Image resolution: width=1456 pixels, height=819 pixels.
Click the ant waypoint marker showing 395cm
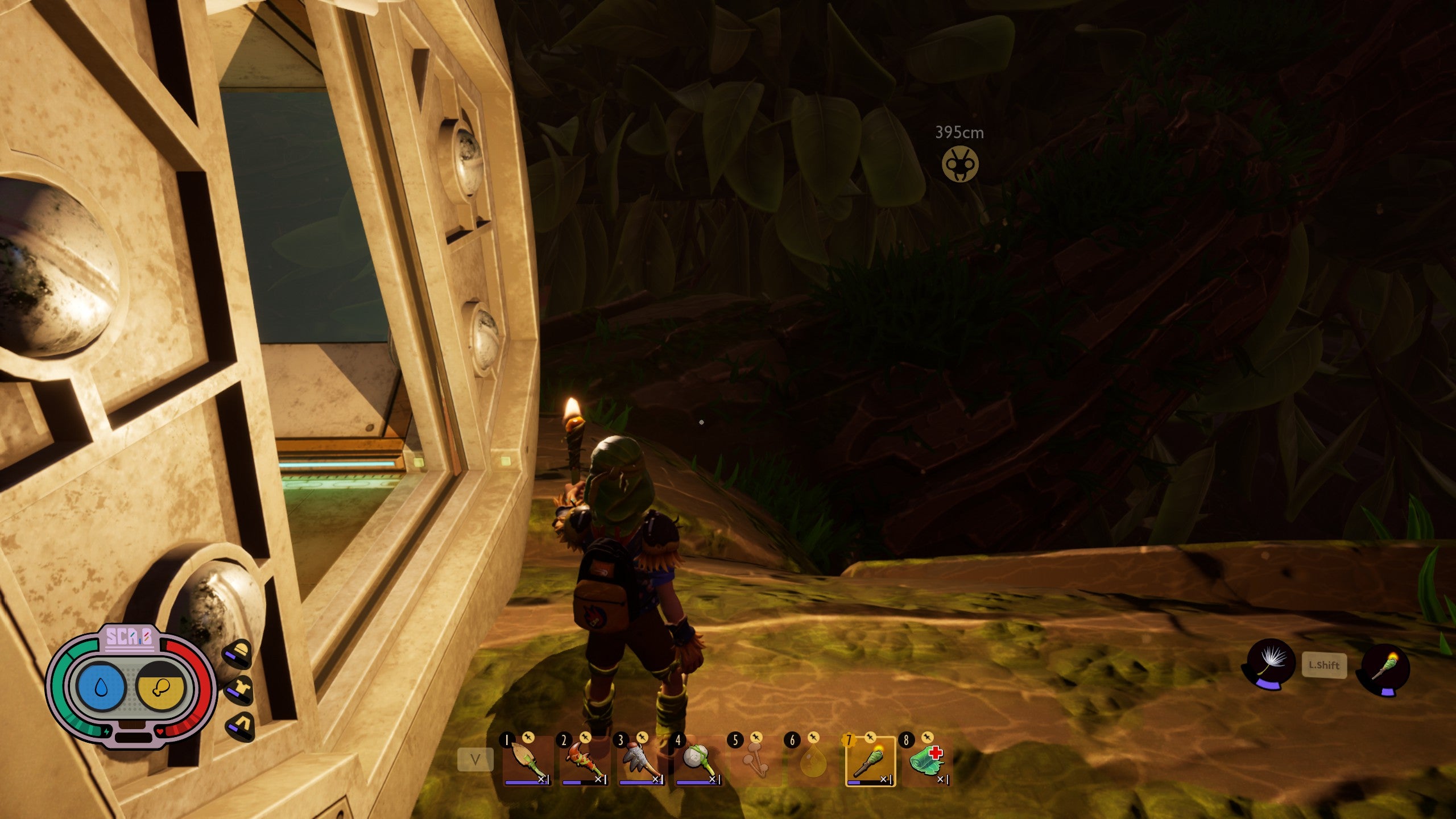click(960, 164)
